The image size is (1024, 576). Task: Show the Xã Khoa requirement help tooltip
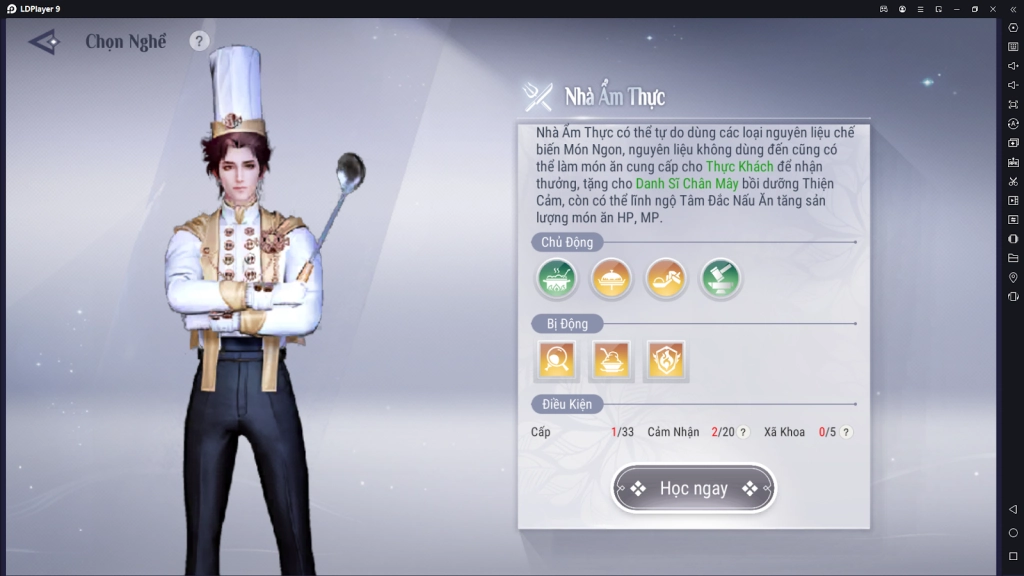tap(846, 432)
